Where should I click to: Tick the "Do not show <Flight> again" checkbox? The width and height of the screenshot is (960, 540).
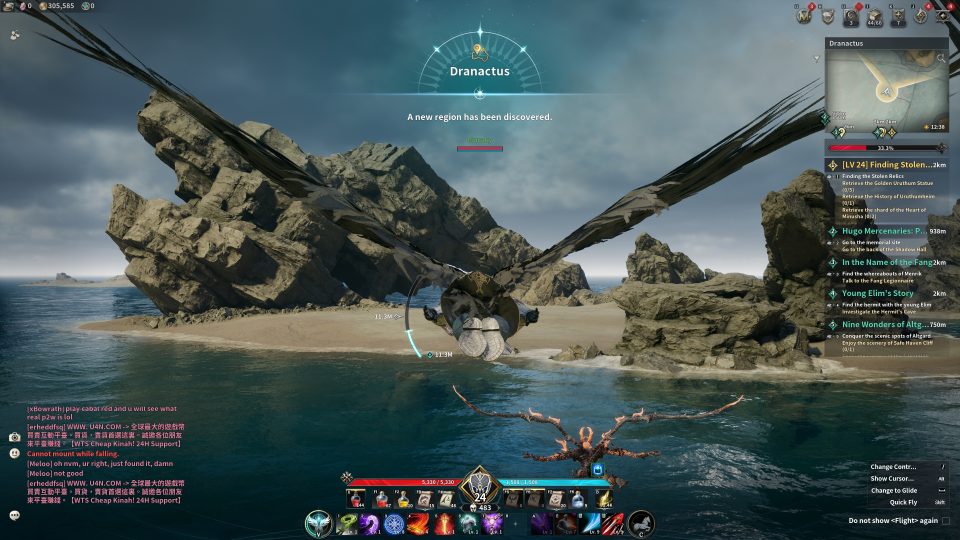point(946,520)
